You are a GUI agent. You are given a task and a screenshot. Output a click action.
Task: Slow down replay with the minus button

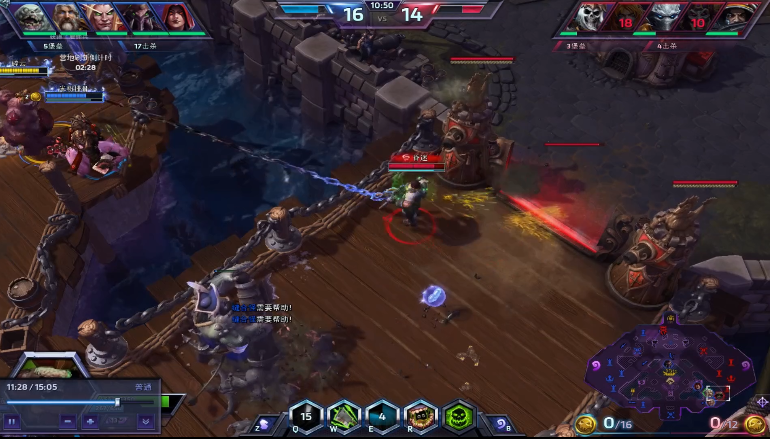point(68,421)
